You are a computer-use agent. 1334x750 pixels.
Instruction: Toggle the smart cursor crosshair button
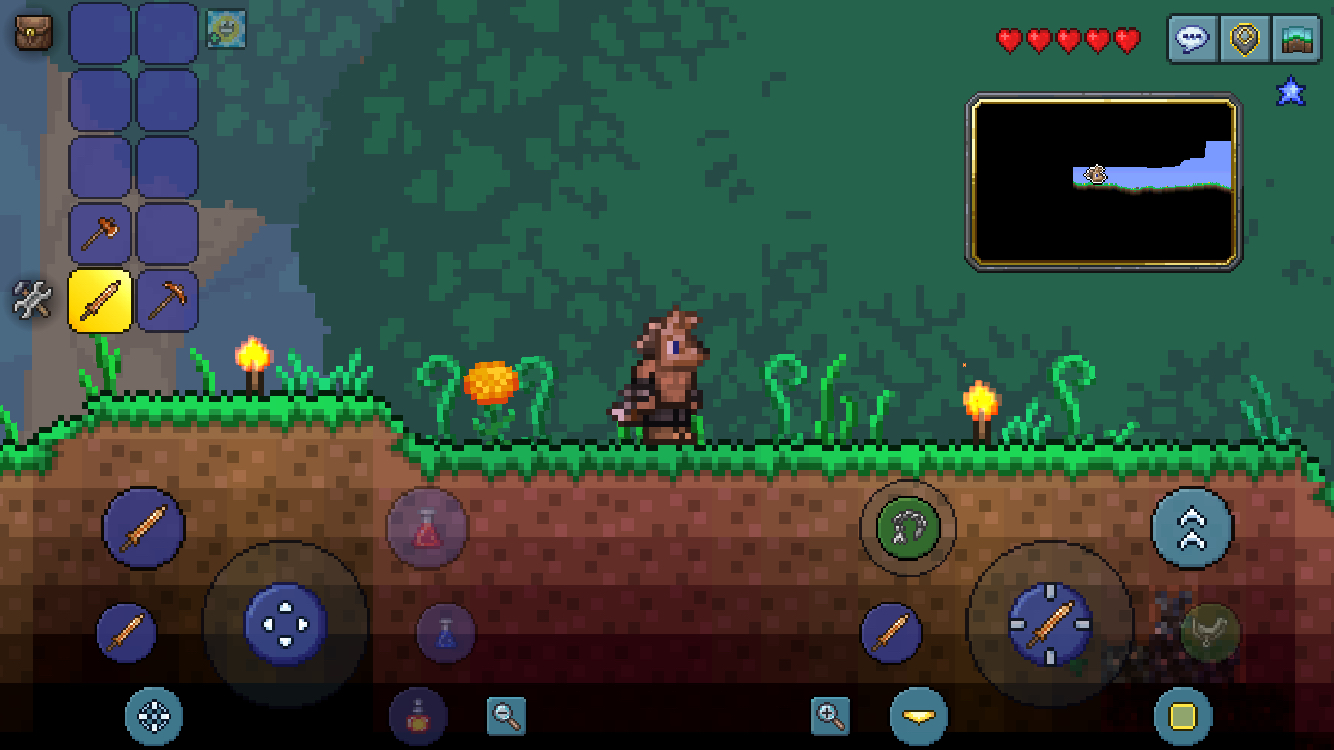pos(153,716)
